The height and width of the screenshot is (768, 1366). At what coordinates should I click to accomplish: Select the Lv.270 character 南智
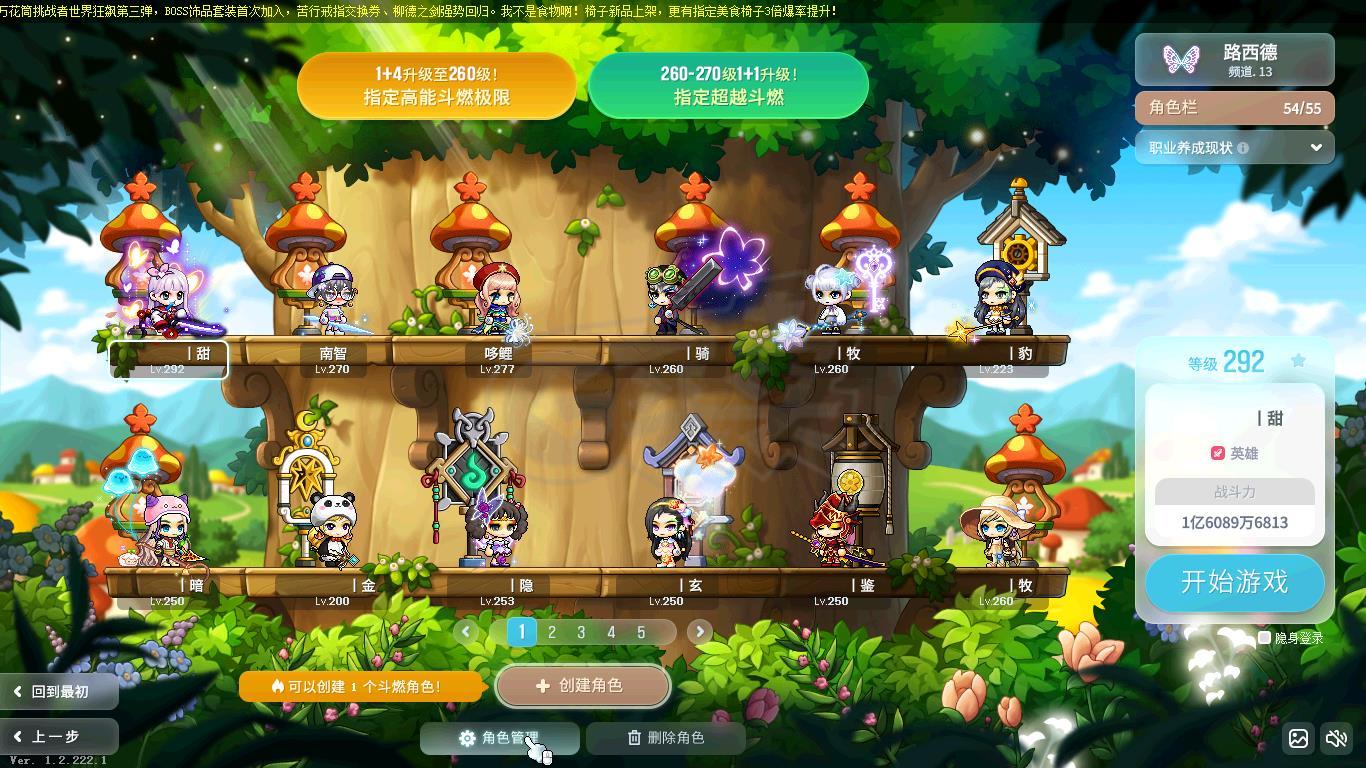(332, 300)
